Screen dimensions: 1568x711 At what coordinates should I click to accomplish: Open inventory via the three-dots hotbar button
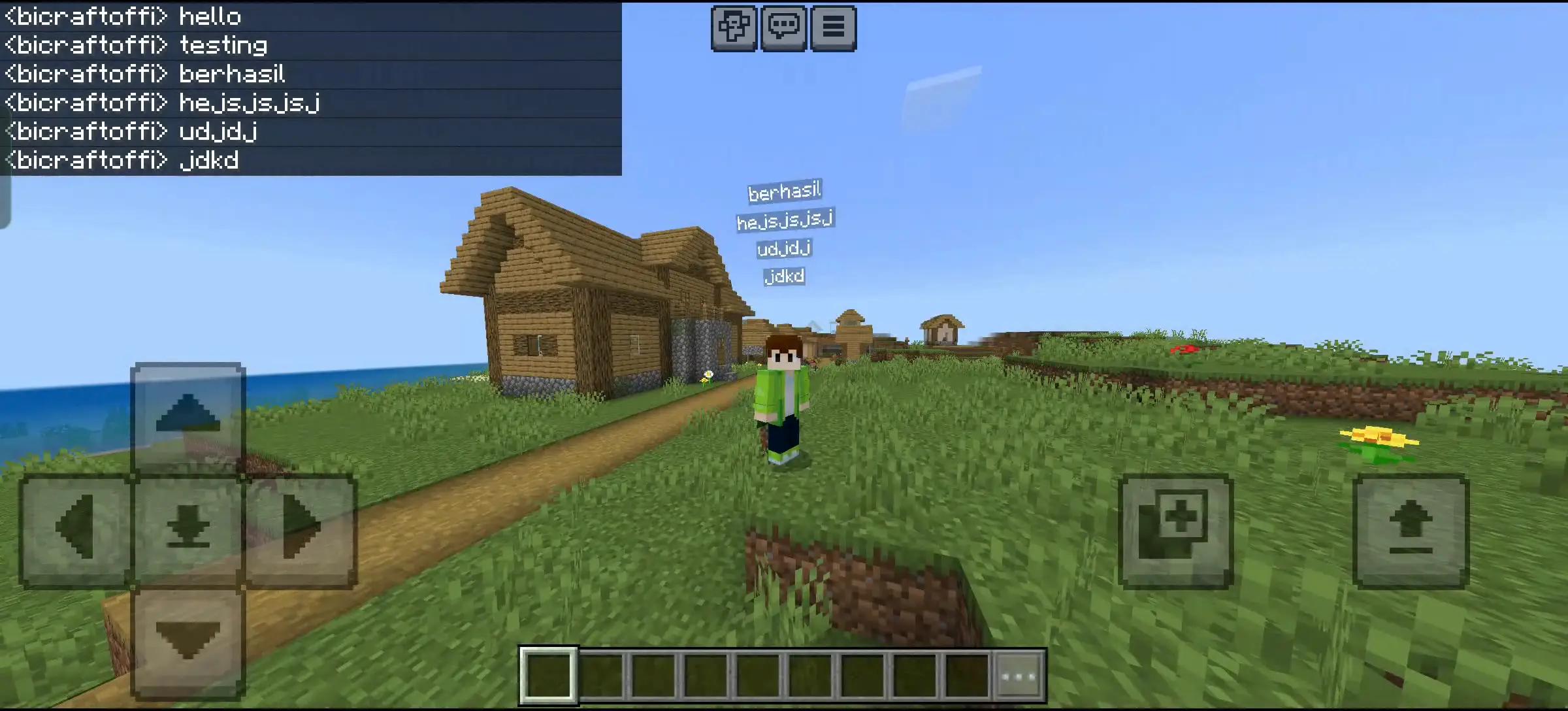click(1019, 676)
